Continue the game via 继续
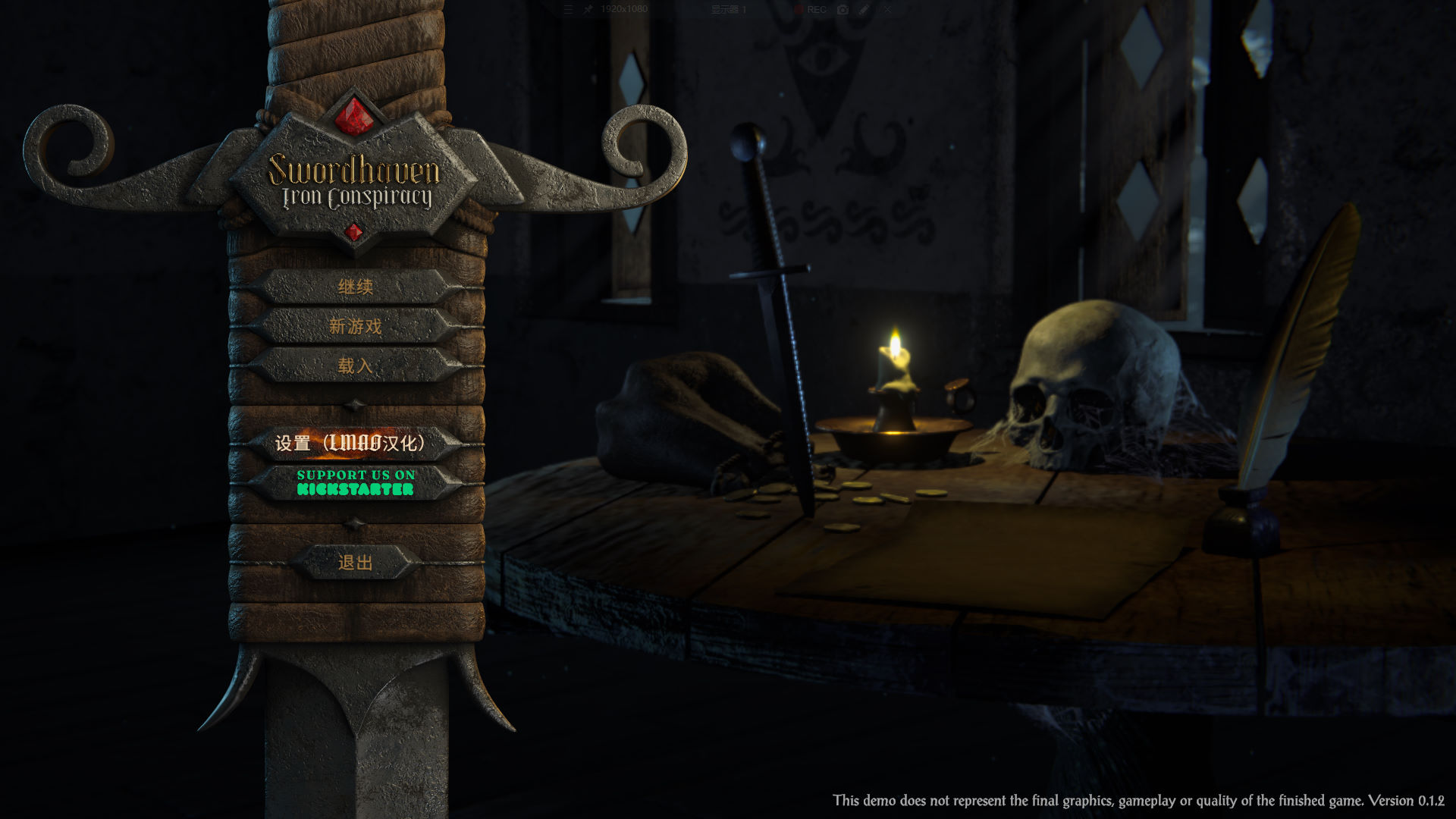The width and height of the screenshot is (1456, 819). tap(355, 287)
